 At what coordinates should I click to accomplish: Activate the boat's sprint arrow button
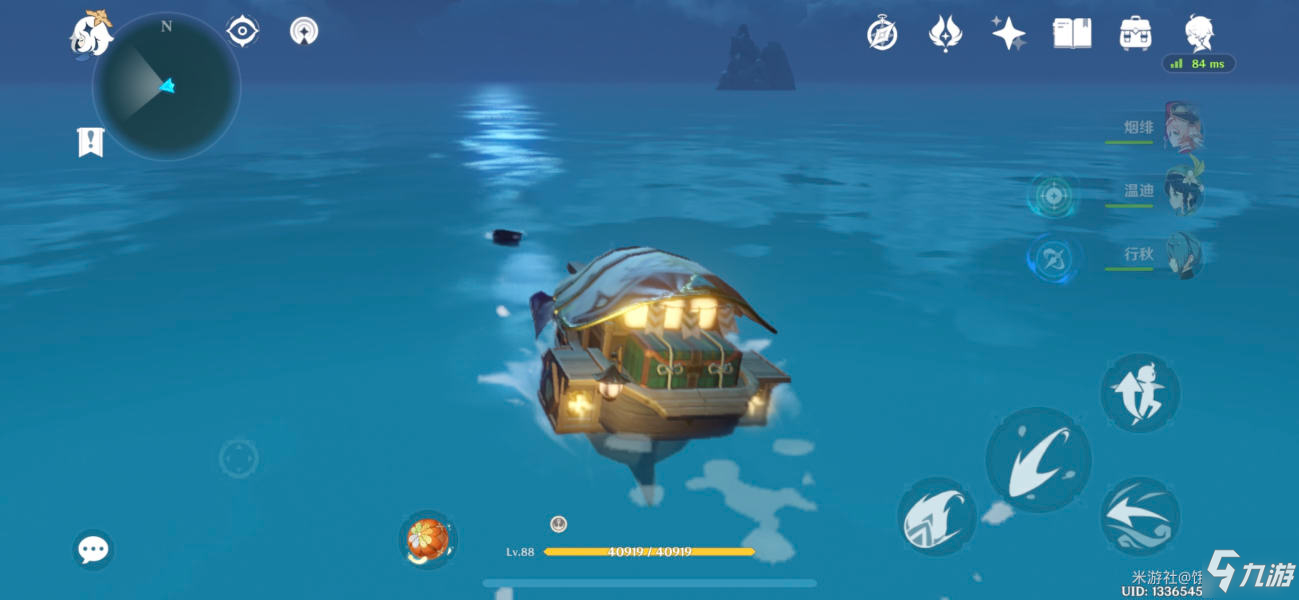(x=1140, y=517)
